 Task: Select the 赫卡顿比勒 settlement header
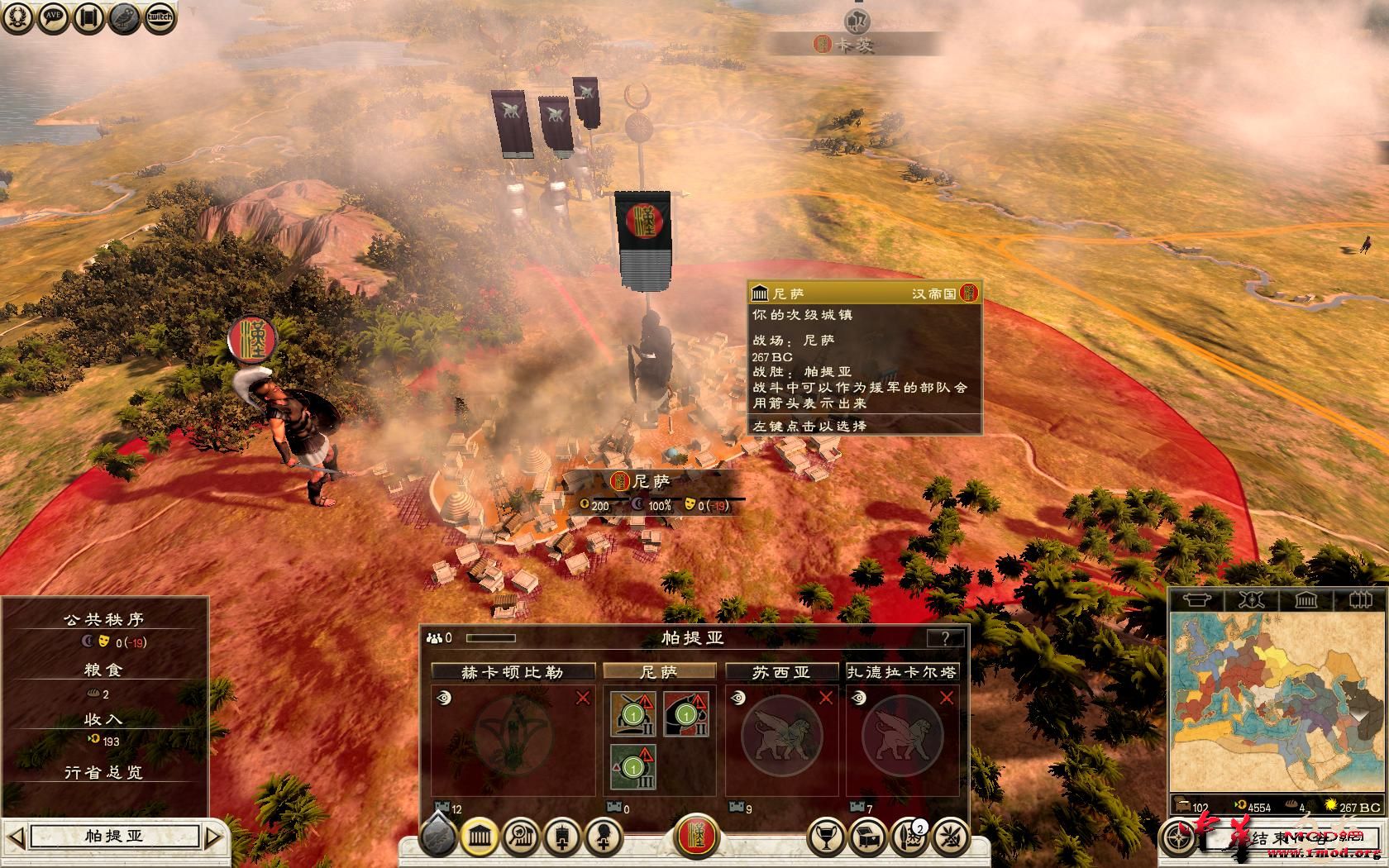click(513, 672)
